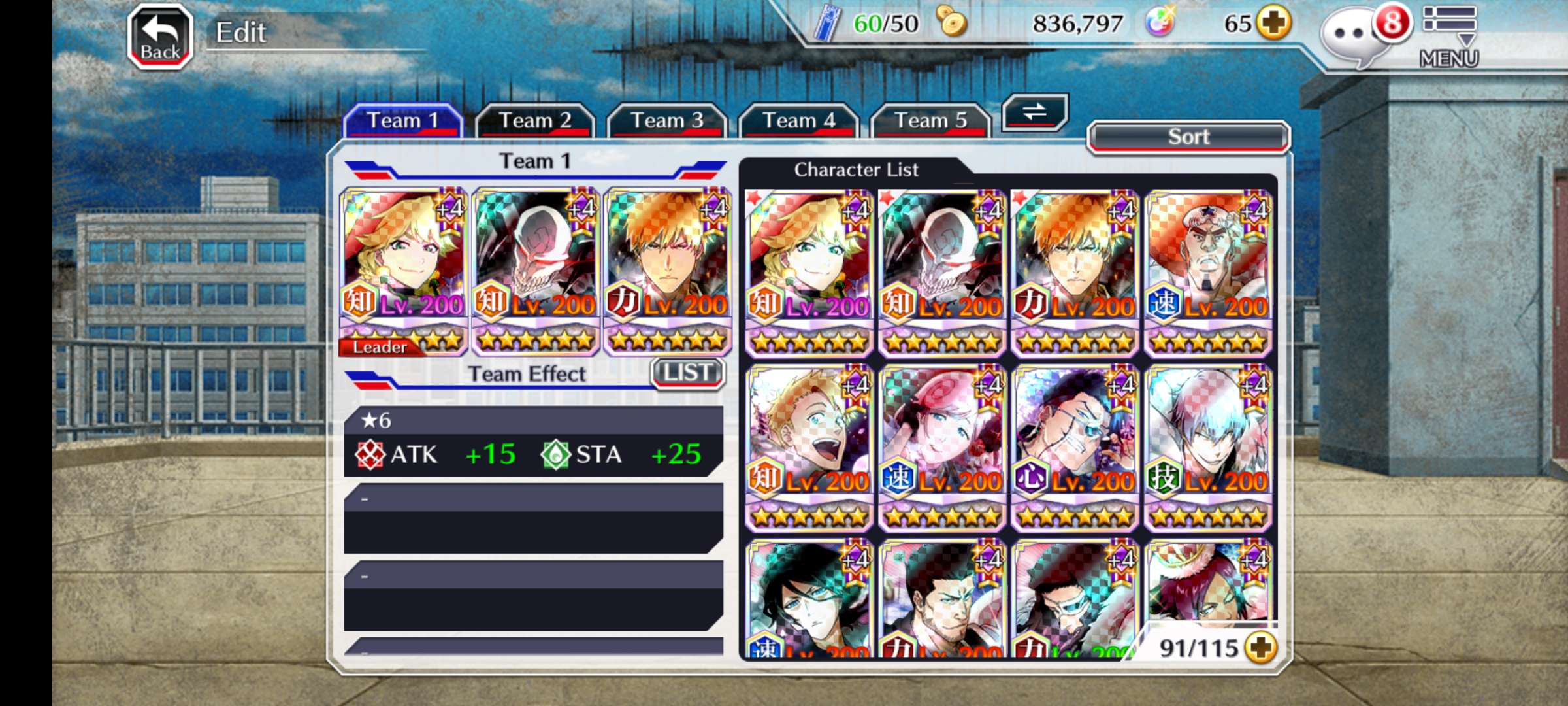Select the Team 1 tab
Viewport: 1568px width, 706px height.
(x=402, y=121)
